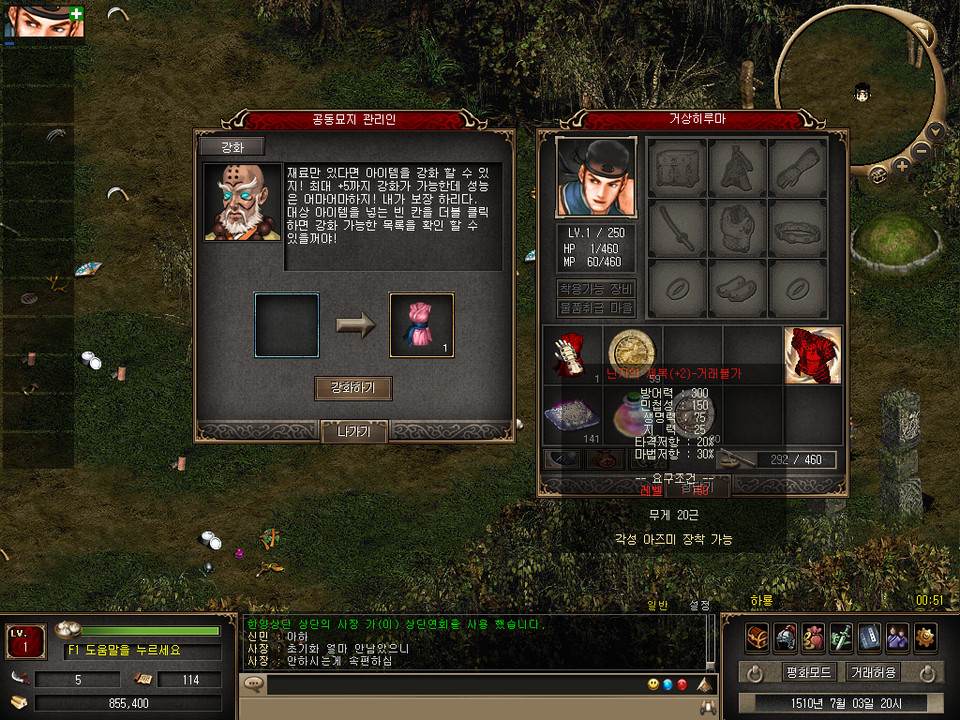
Task: Select the pink pouch result slot
Action: pyautogui.click(x=421, y=325)
